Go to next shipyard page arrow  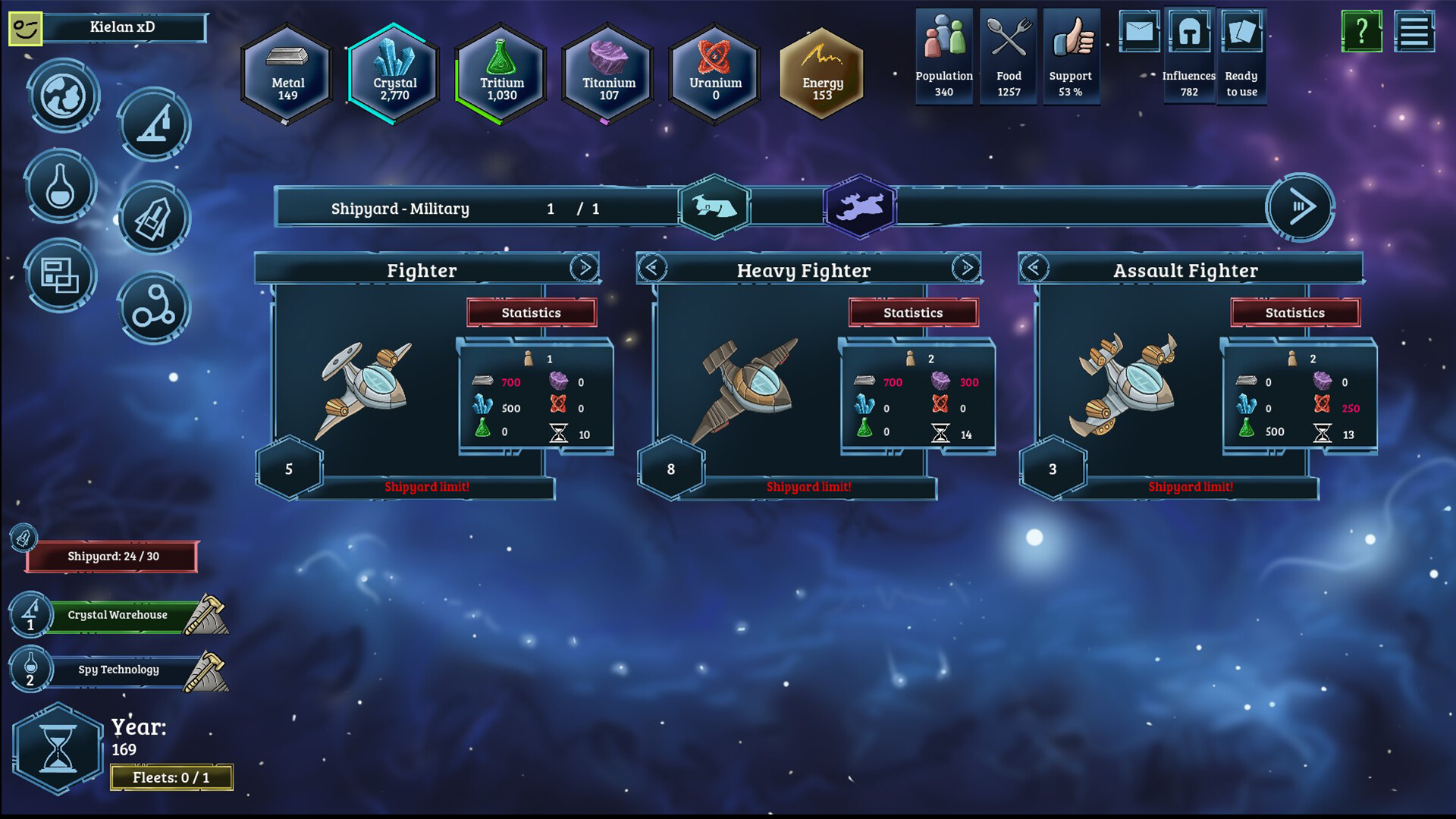[1300, 207]
